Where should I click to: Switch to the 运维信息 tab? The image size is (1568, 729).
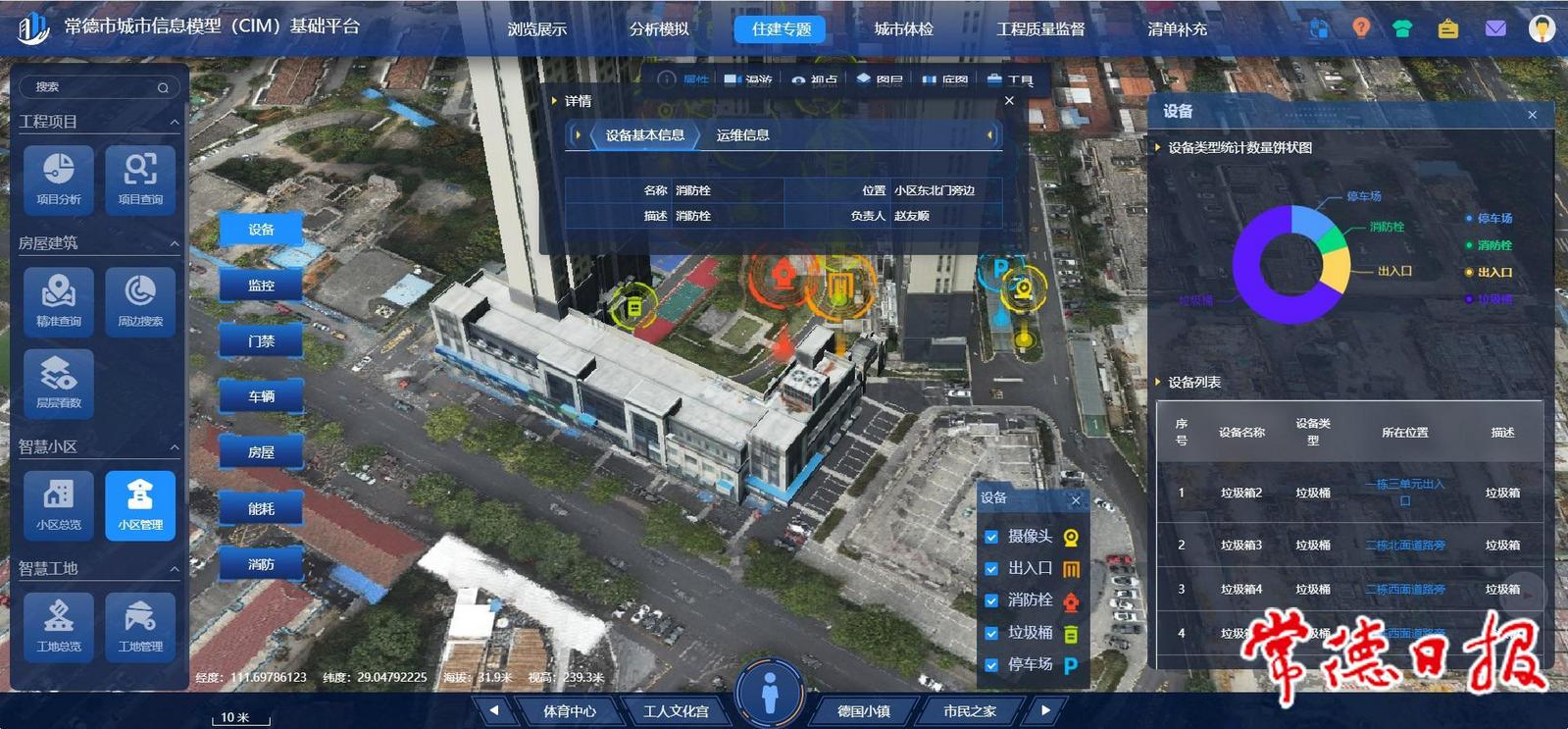click(742, 135)
